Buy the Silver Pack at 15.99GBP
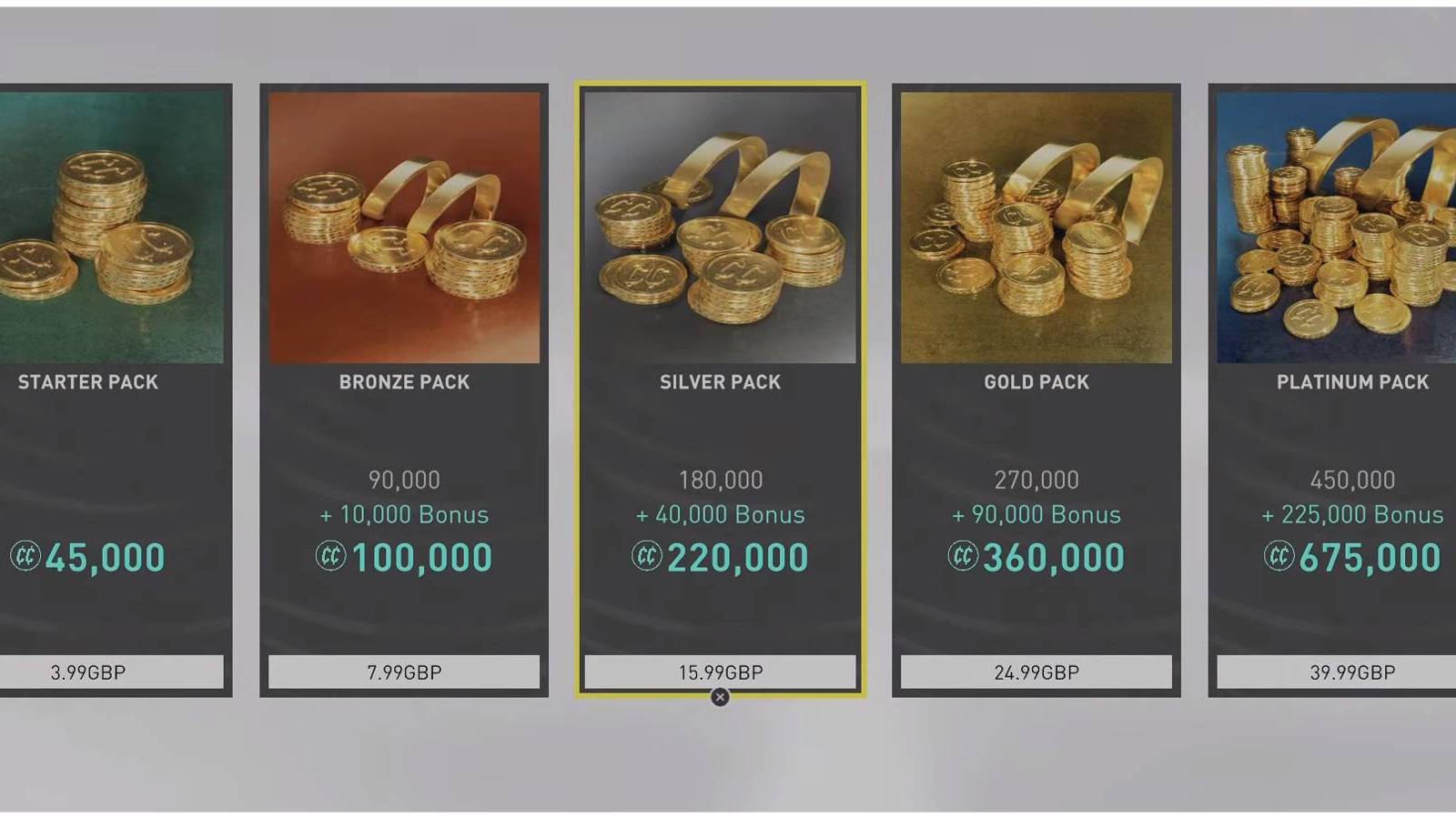 point(720,672)
